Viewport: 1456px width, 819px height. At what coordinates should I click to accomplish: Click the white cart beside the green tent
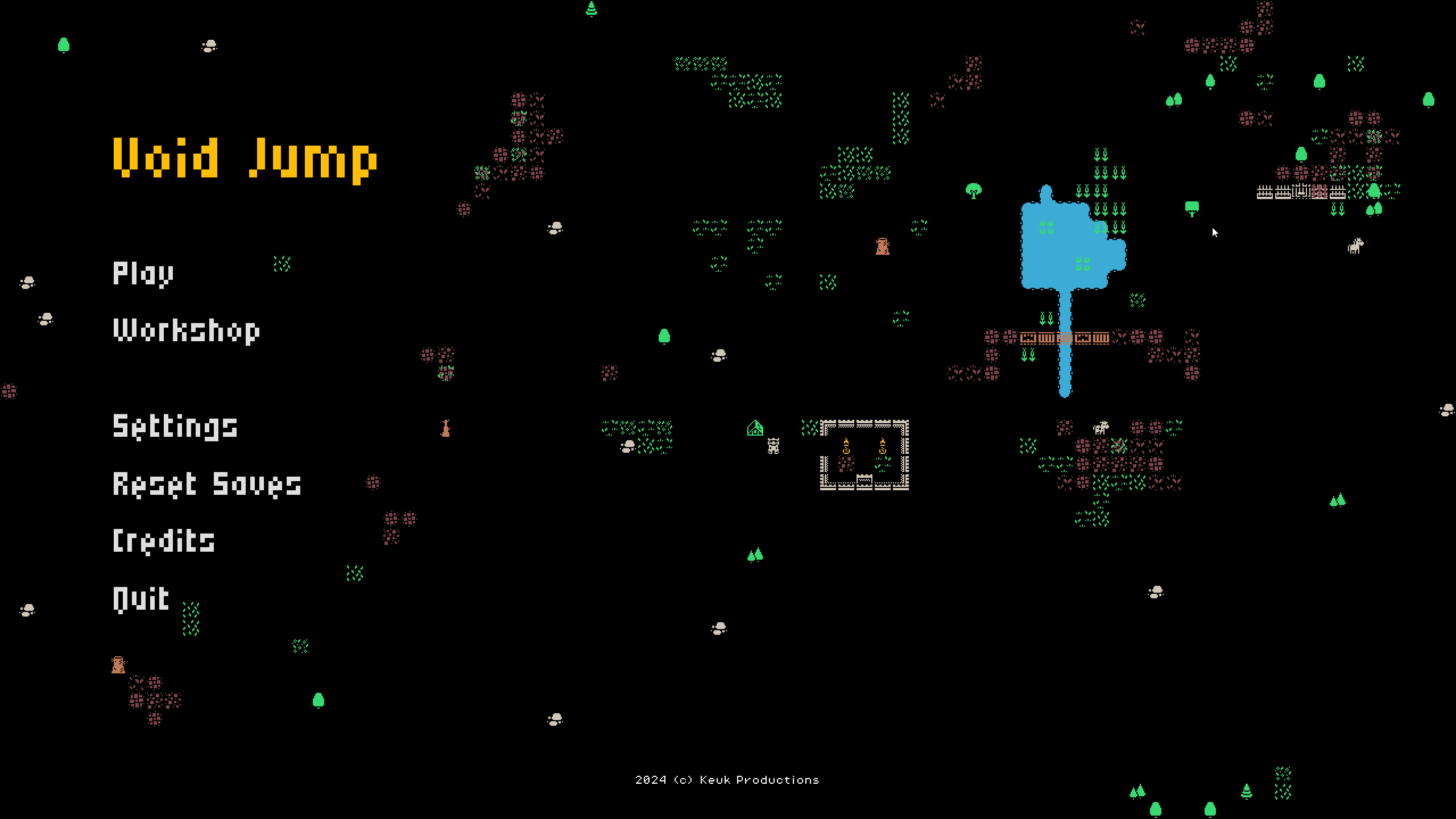773,446
